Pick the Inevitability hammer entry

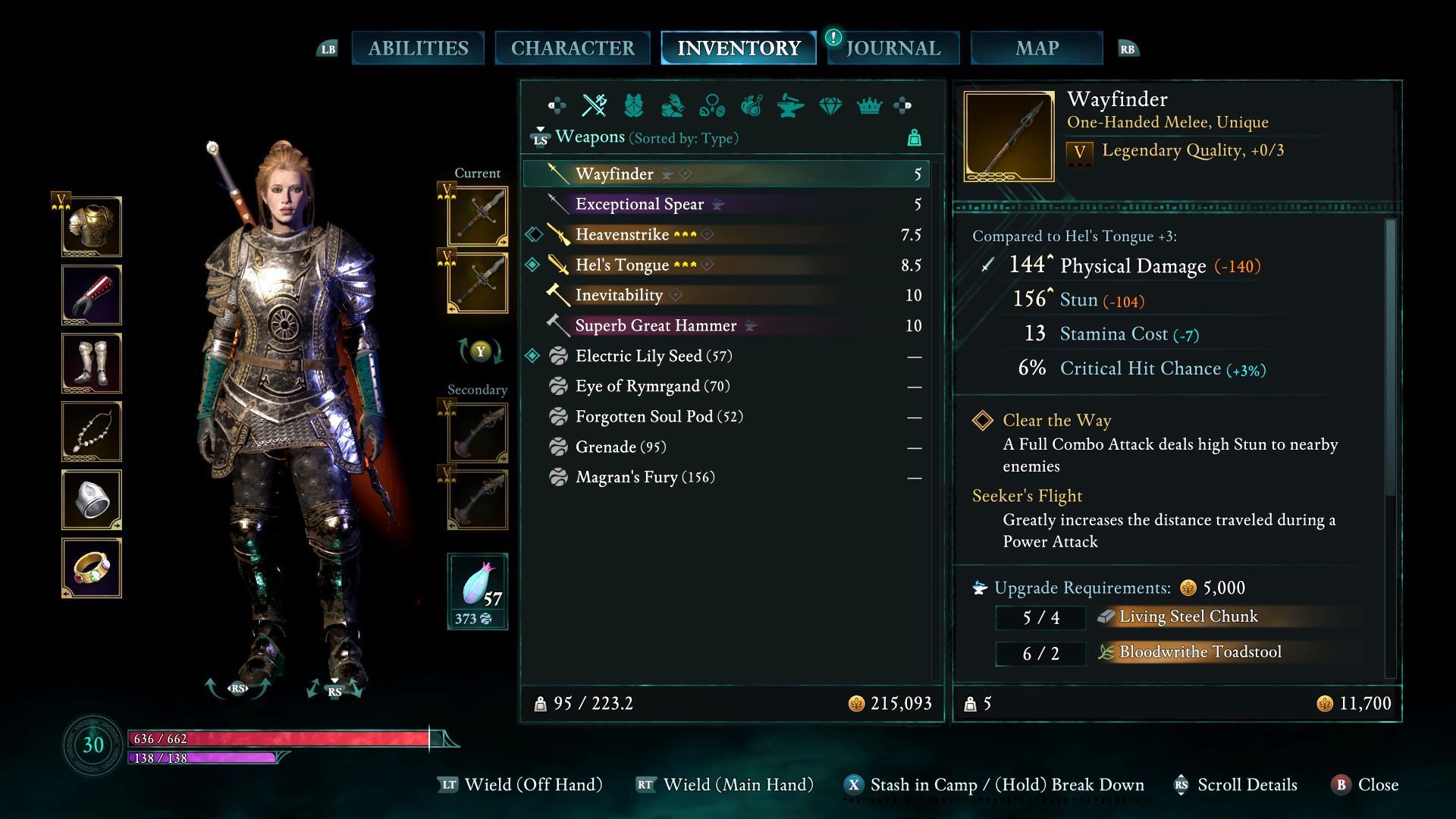click(x=619, y=295)
